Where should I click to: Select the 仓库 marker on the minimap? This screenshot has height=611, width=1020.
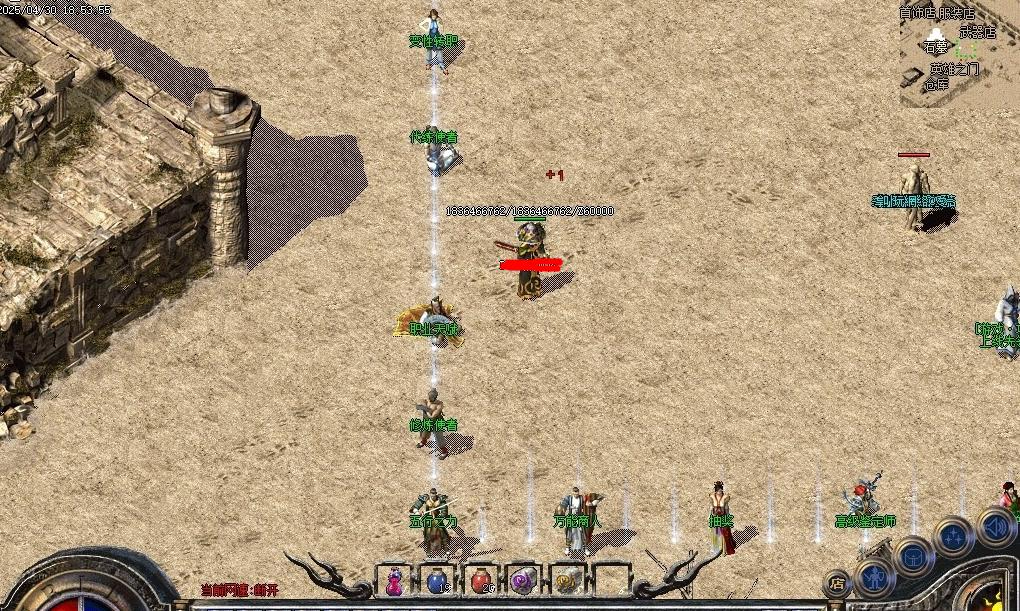(936, 85)
